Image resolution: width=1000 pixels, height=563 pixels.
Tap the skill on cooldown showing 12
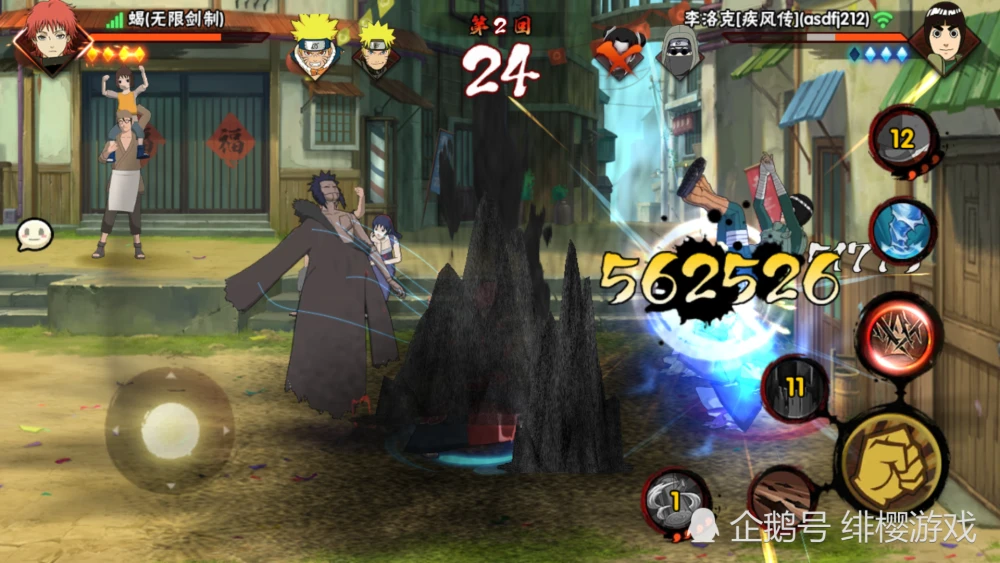pyautogui.click(x=903, y=140)
